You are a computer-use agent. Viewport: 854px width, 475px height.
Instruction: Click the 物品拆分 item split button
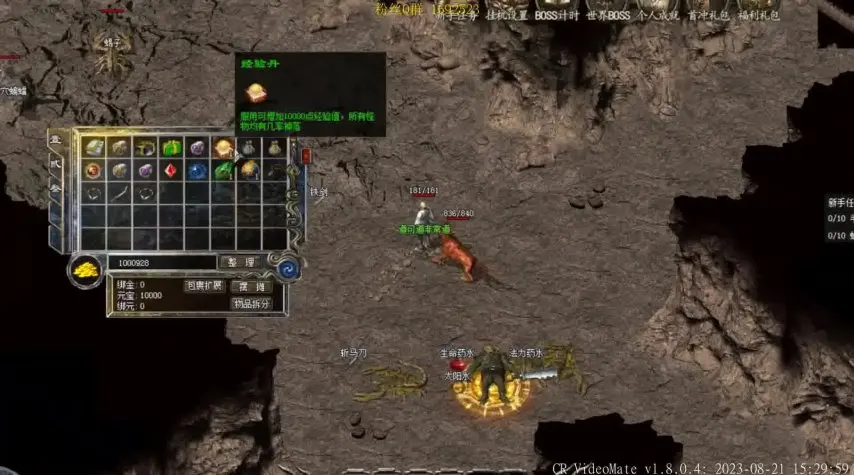pos(251,304)
